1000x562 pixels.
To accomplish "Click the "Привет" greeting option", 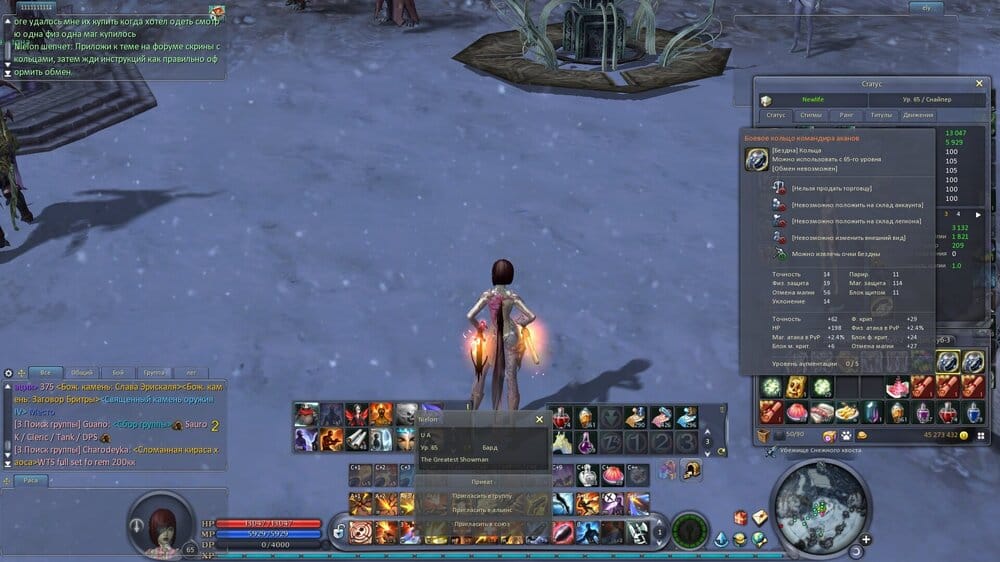I will (x=482, y=481).
